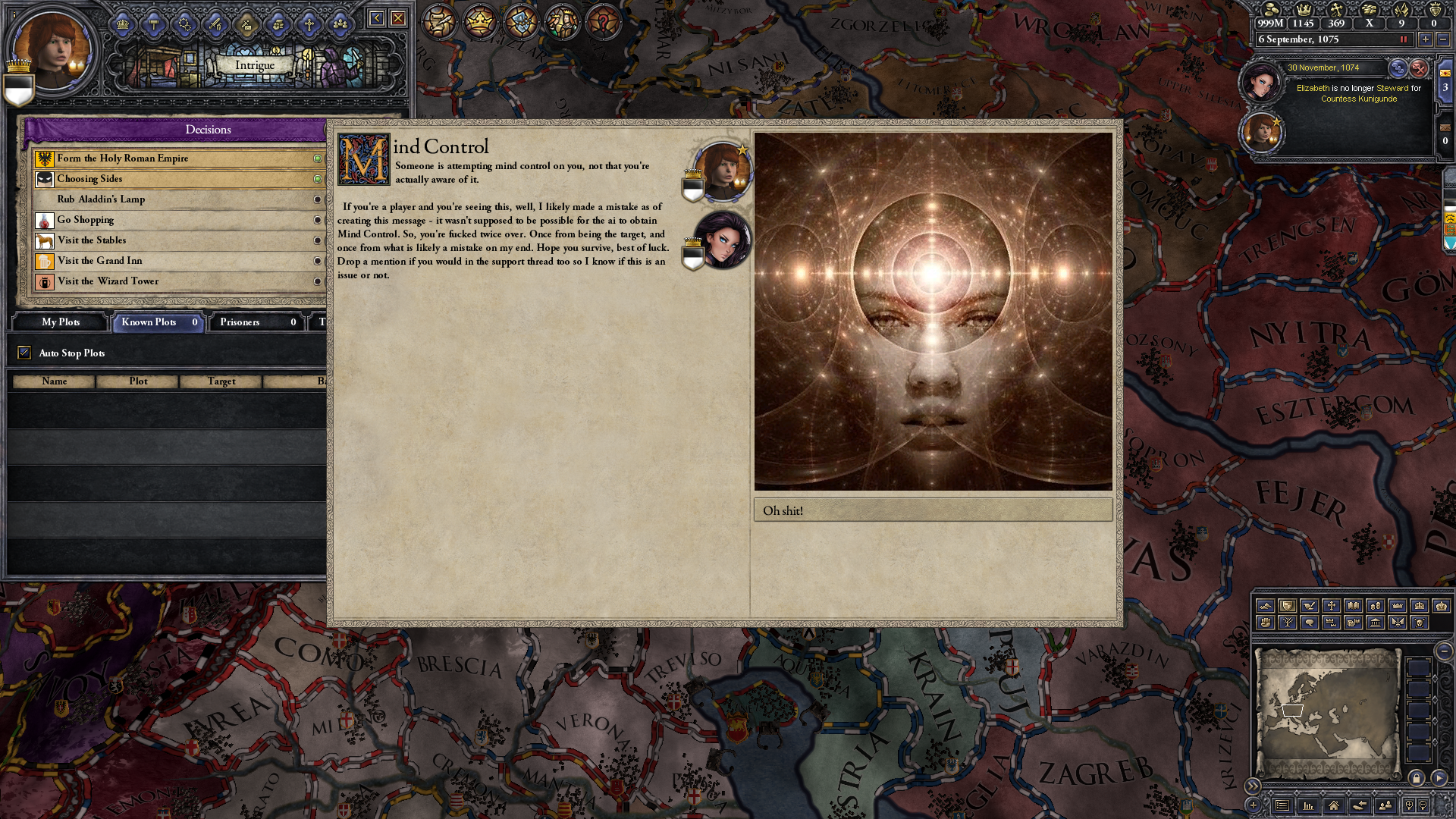
Task: Open the economy map mode (coins icon)
Action: pos(1376,605)
